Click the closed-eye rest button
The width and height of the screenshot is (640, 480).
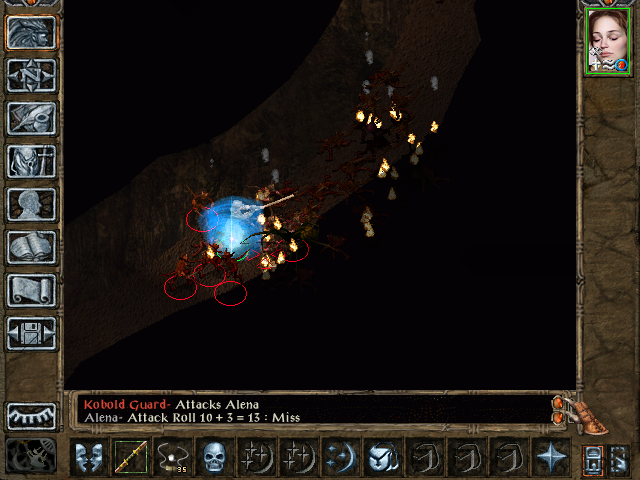tap(31, 415)
